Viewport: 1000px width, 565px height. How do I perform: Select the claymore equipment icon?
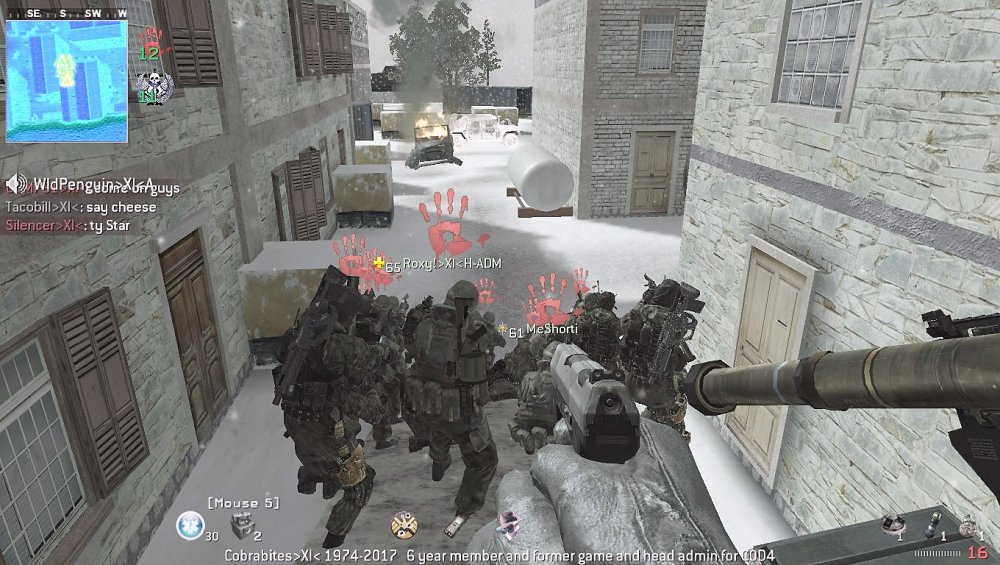[892, 522]
